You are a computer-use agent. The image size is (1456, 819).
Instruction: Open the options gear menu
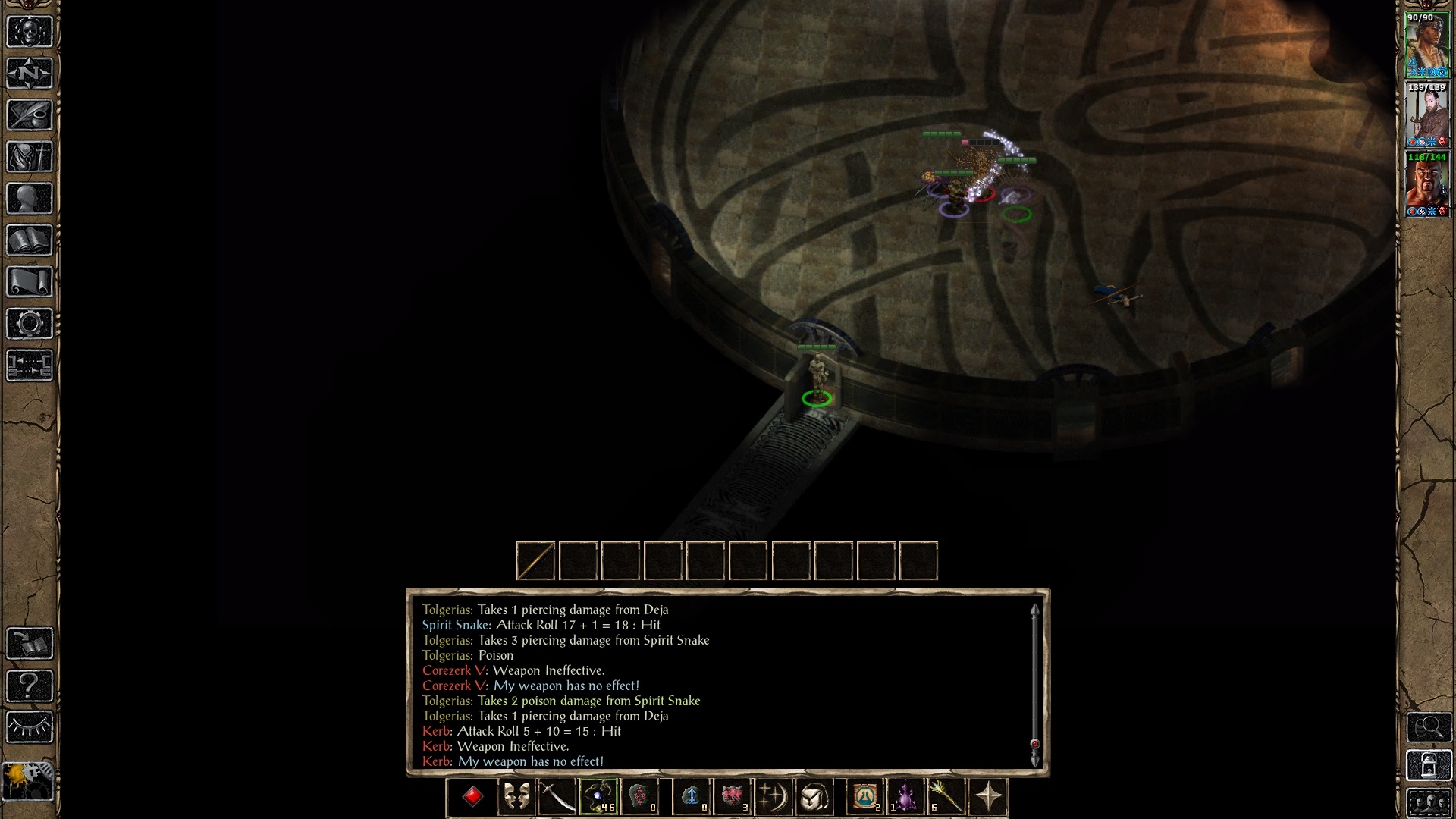(x=30, y=324)
